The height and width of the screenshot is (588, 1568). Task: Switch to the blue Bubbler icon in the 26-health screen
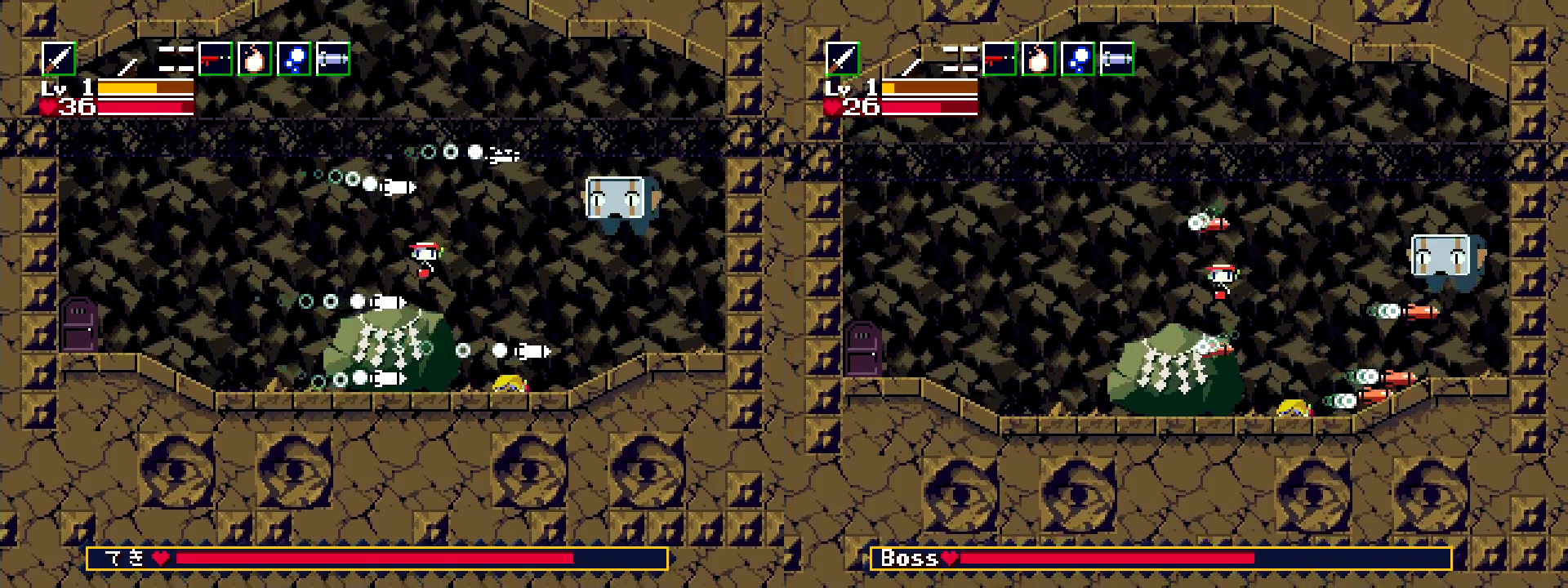(1078, 59)
